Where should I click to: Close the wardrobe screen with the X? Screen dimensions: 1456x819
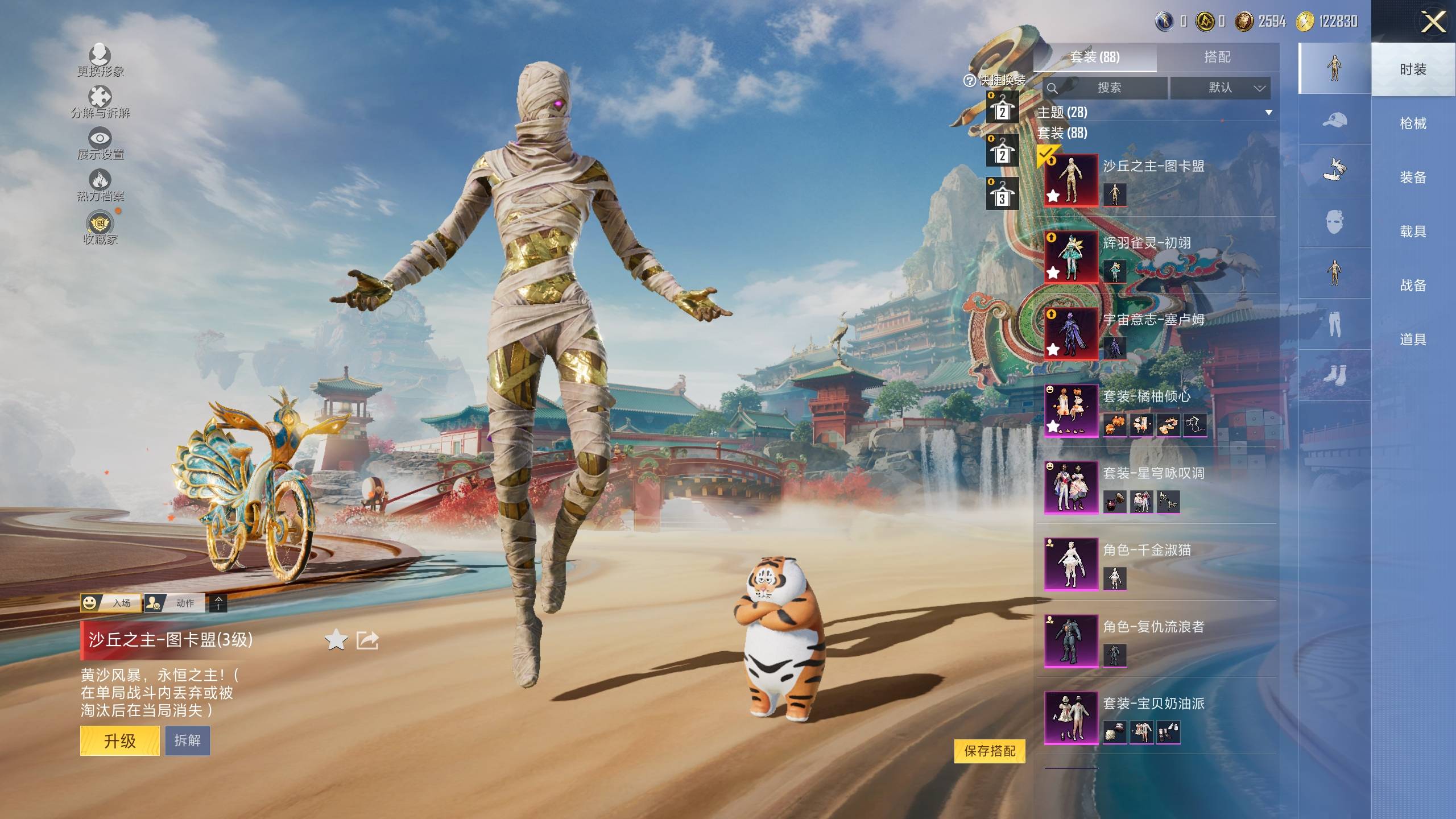pos(1433,23)
